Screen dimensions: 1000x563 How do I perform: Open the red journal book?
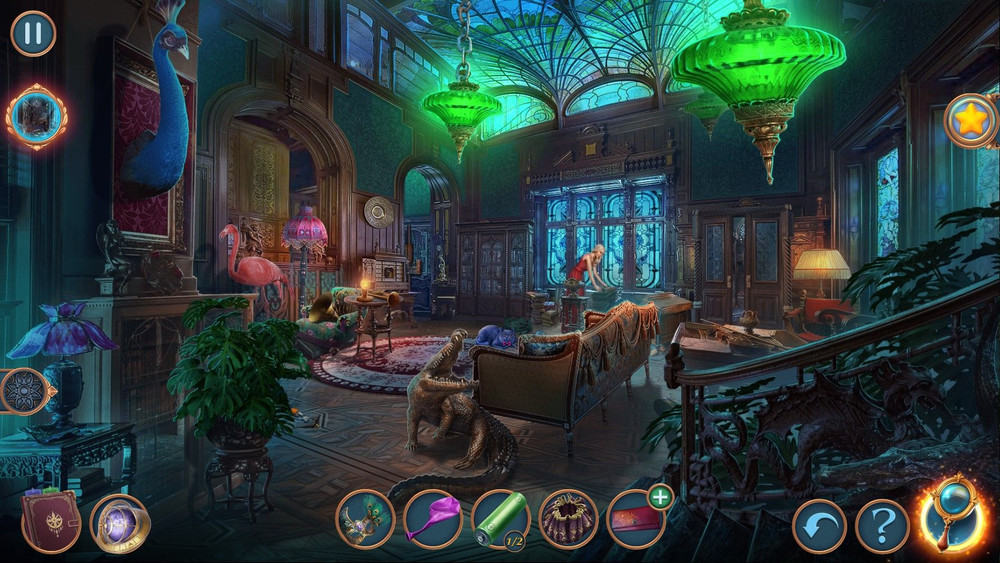coord(50,520)
